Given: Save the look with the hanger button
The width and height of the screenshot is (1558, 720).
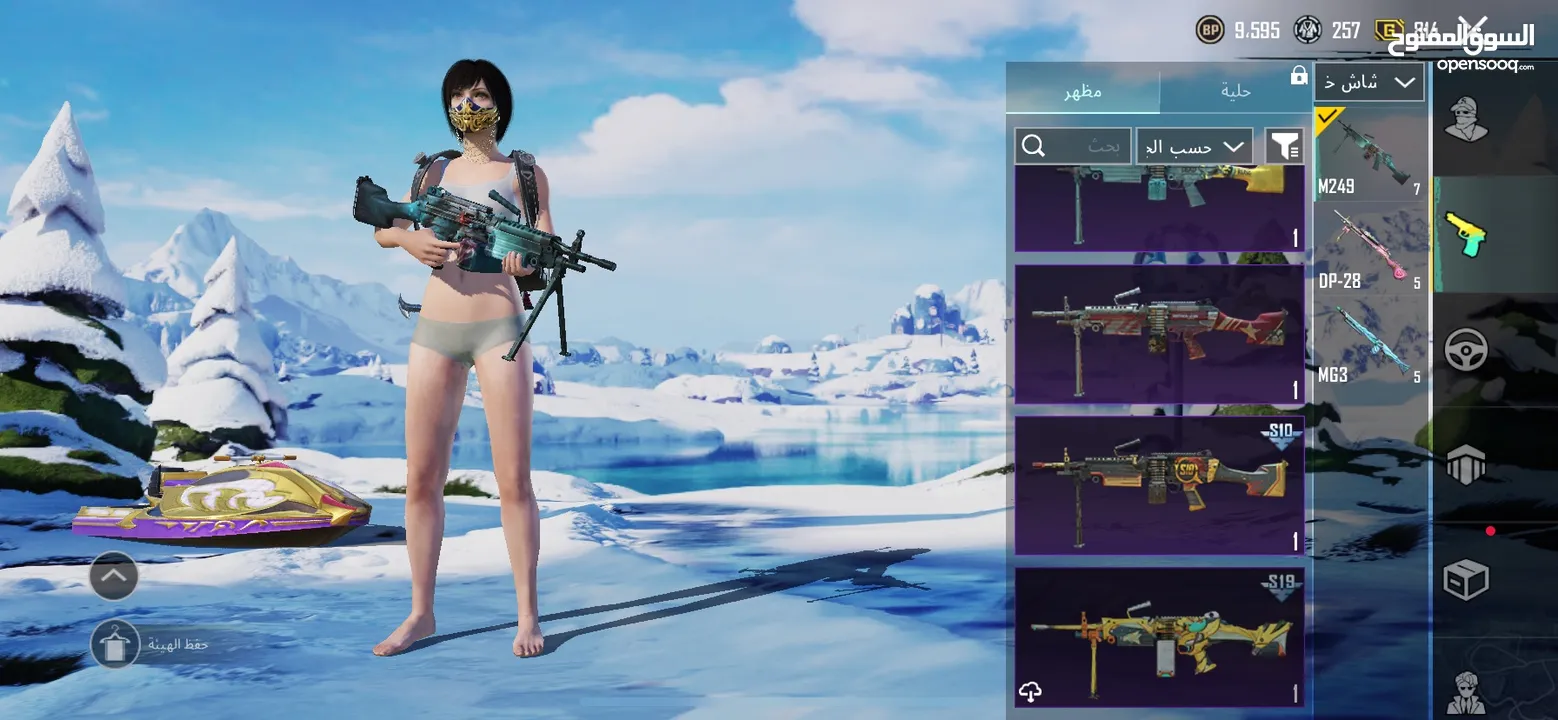Looking at the screenshot, I should click(115, 644).
